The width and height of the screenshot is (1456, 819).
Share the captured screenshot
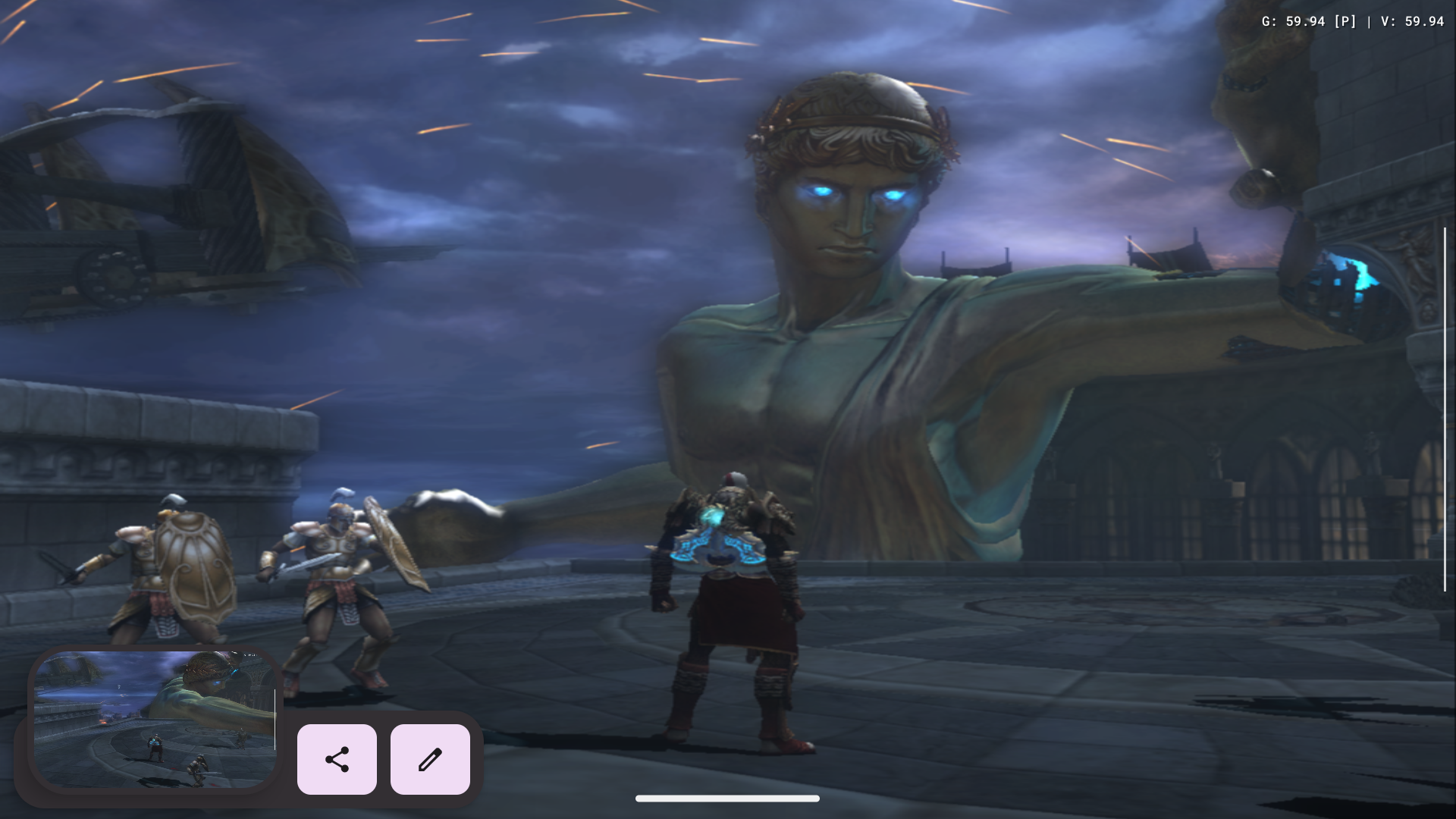point(337,759)
